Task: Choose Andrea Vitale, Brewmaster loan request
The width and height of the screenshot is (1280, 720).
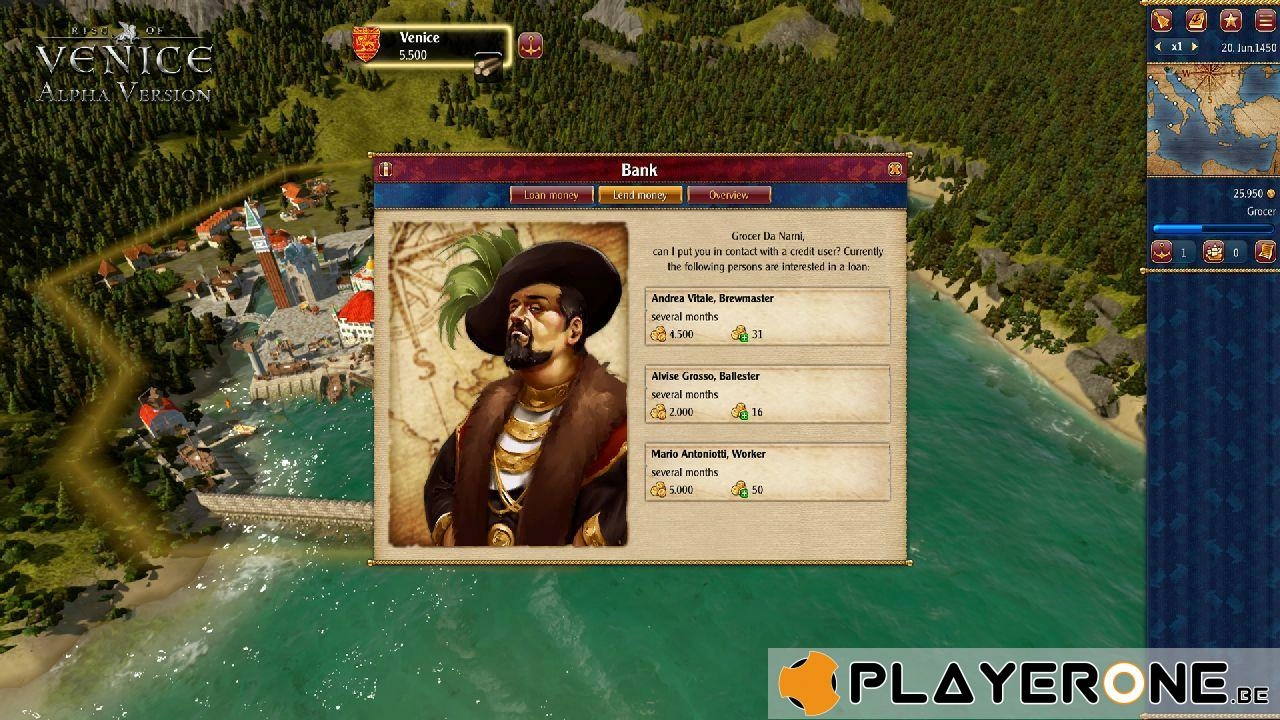Action: 767,316
